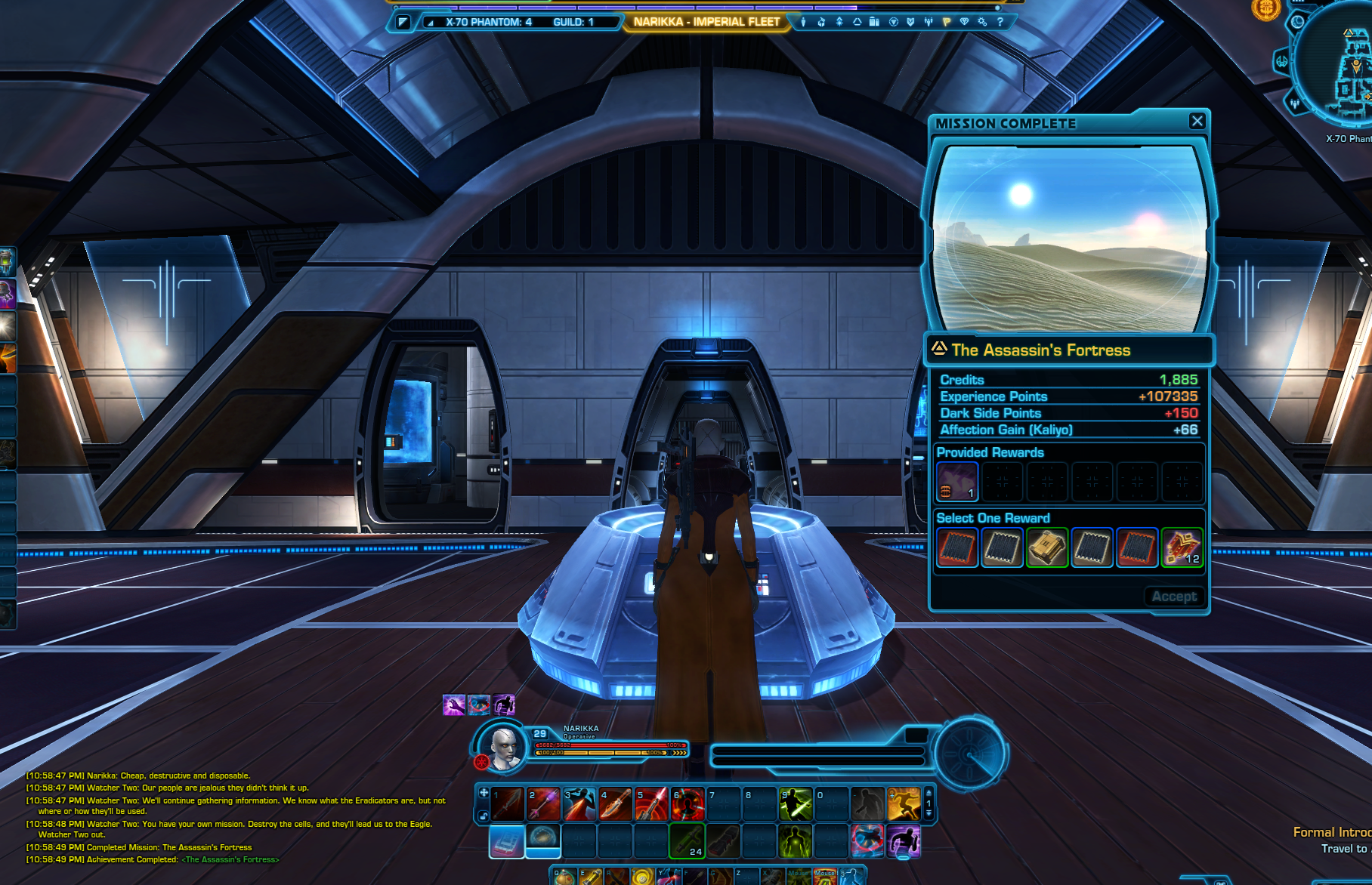Open the gear settings icon in top bar
Screen dimensions: 1372x885
[982, 22]
